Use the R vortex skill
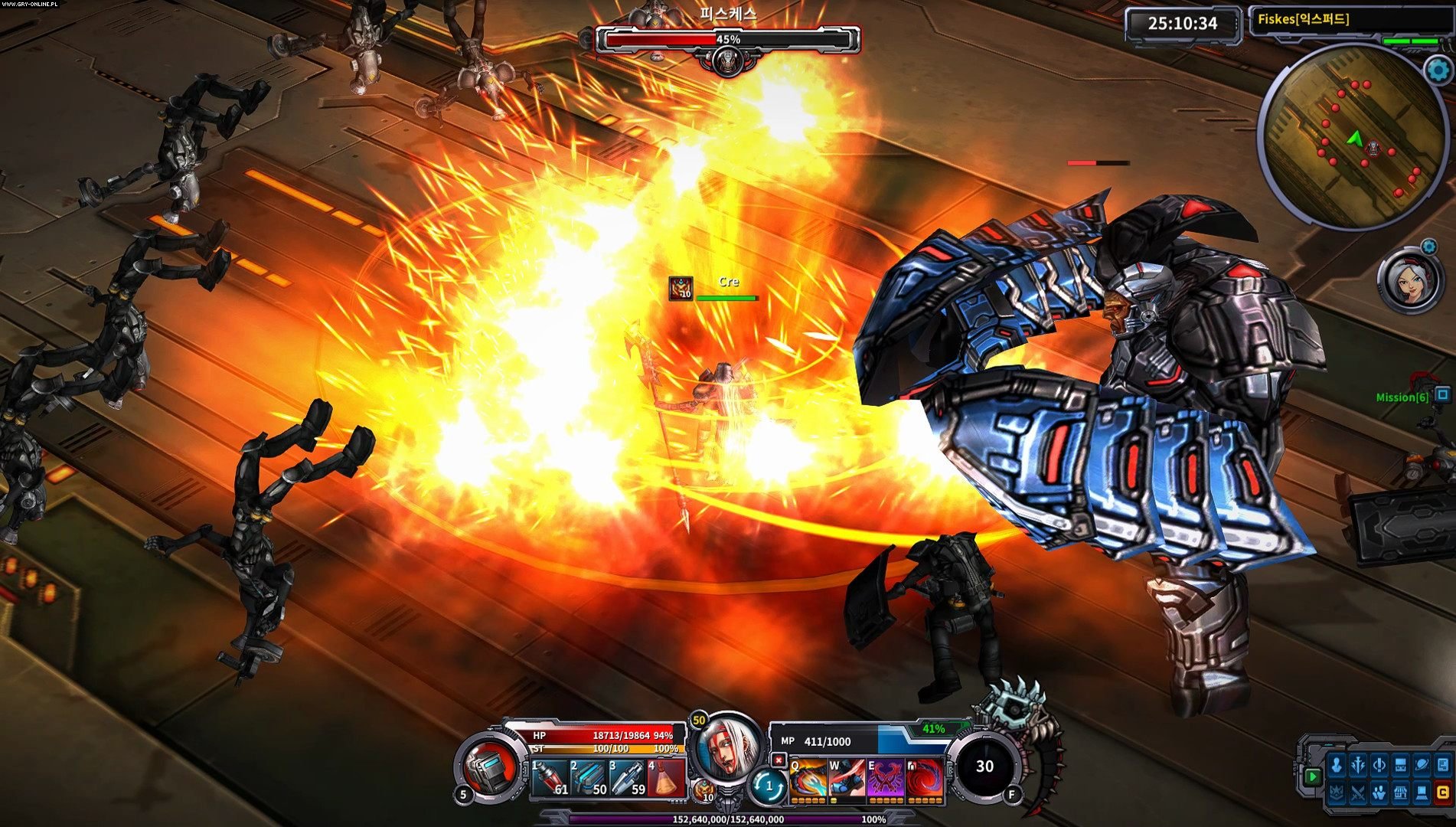The image size is (1456, 827). tap(923, 783)
